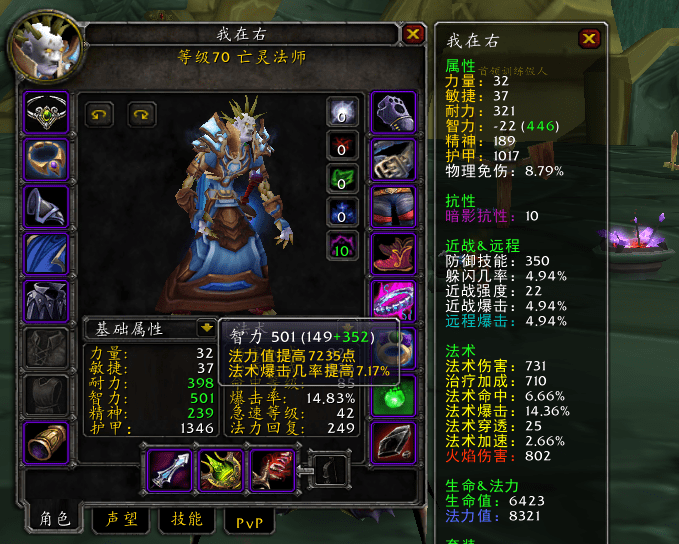Select the green orb trinket slot
This screenshot has height=544, width=679.
point(393,394)
